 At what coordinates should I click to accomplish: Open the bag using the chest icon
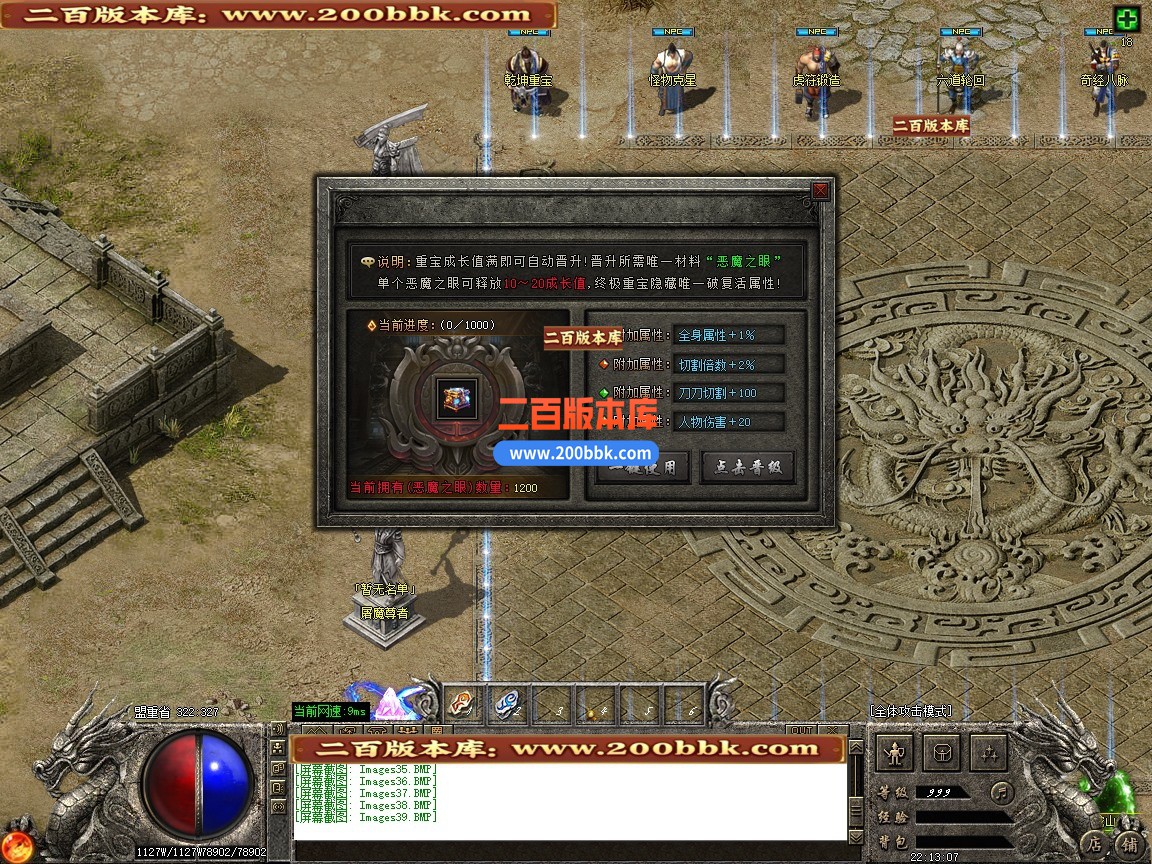(941, 752)
